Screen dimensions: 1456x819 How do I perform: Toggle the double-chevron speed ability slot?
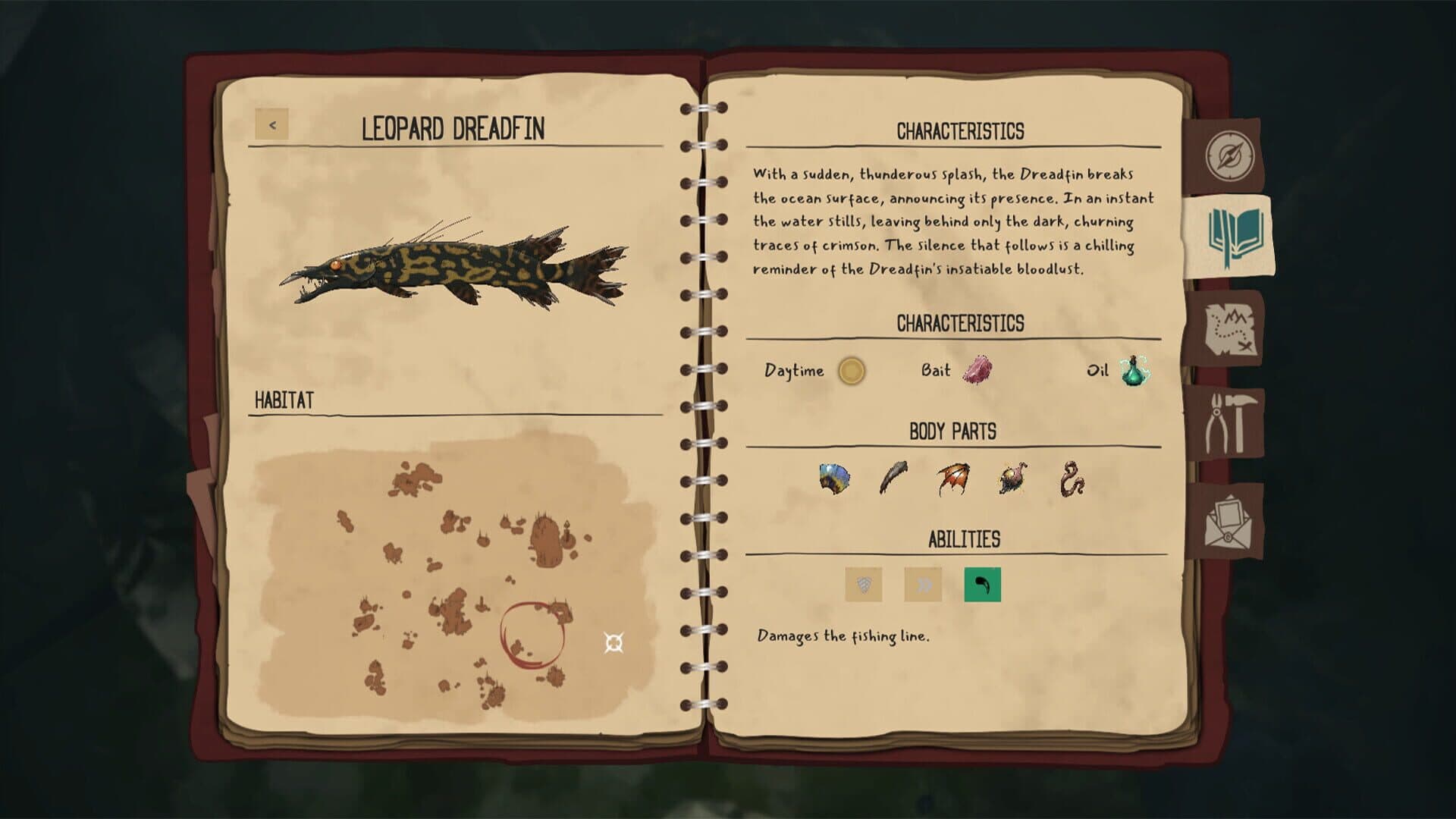coord(924,585)
